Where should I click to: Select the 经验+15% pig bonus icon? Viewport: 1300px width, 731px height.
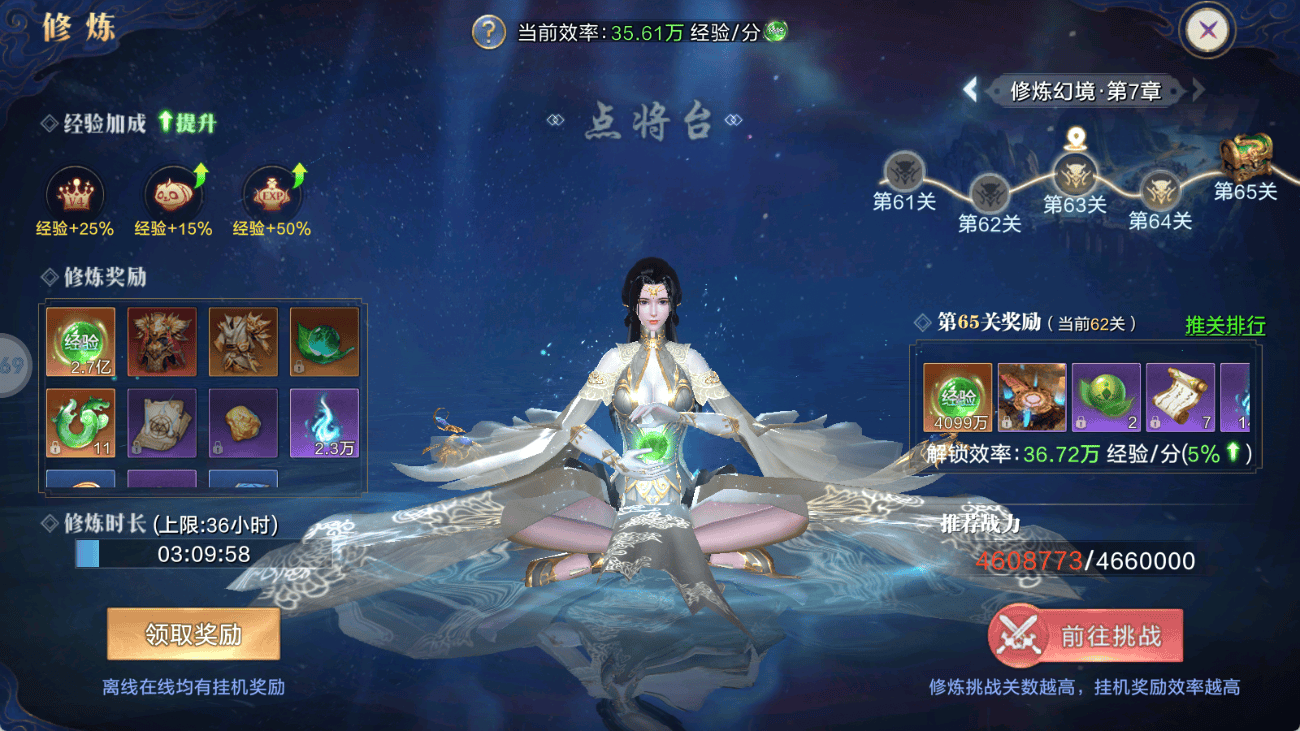pyautogui.click(x=173, y=193)
